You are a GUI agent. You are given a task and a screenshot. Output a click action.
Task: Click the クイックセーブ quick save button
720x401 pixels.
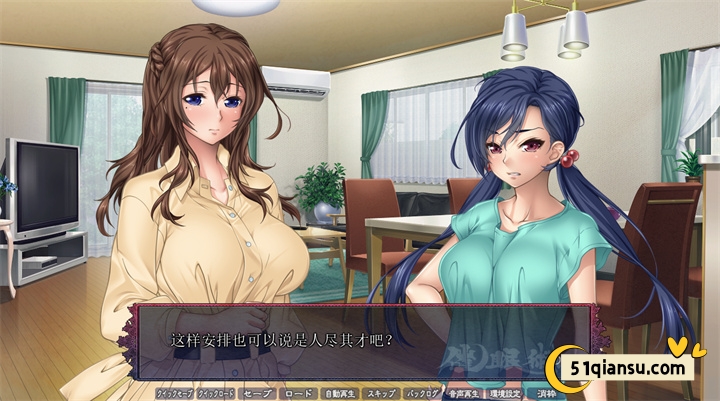coord(174,394)
